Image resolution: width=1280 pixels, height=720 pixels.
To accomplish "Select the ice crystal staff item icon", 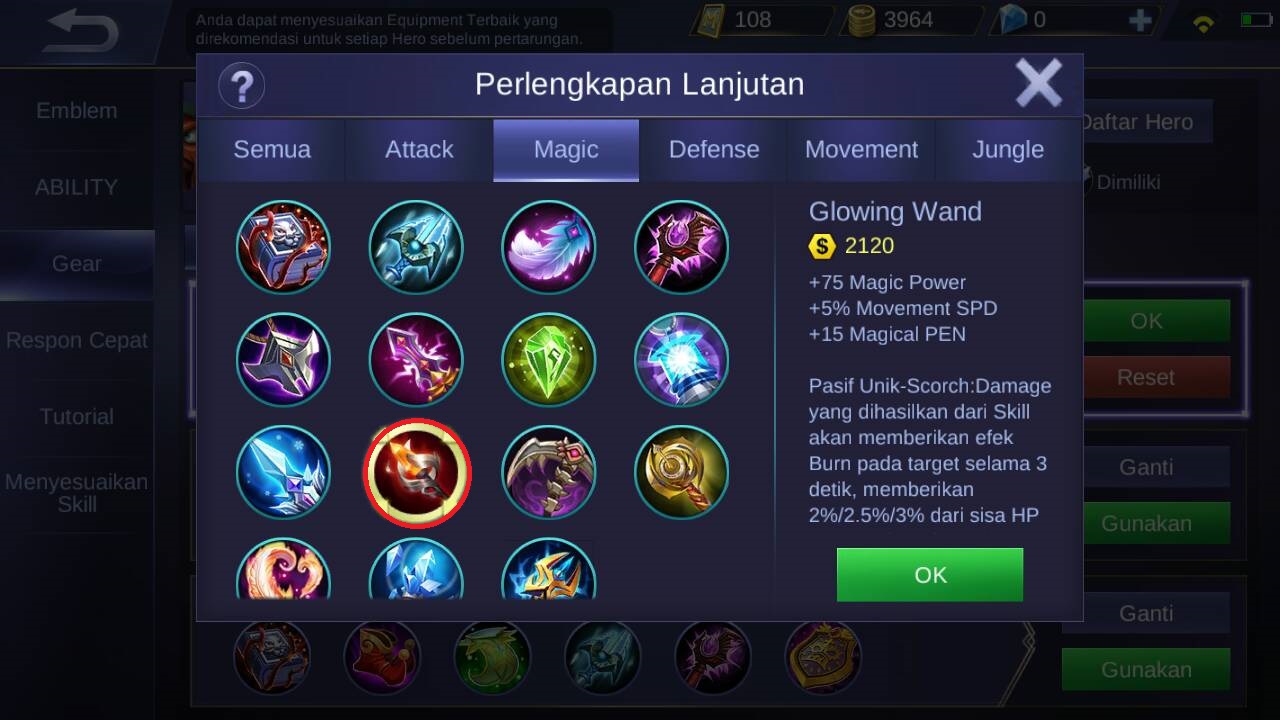I will [x=283, y=473].
